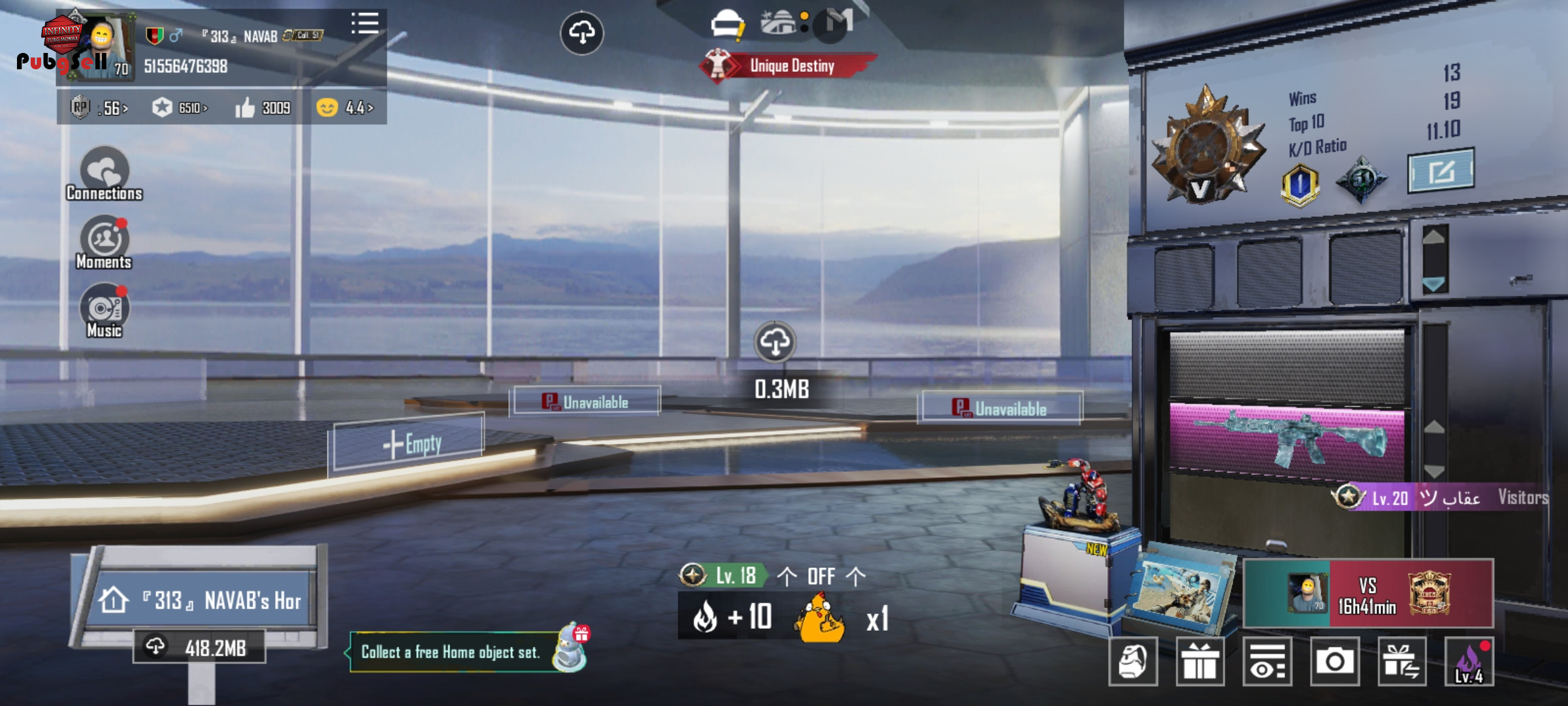Open the hamburger list menu
Viewport: 1568px width, 706px height.
coord(365,24)
